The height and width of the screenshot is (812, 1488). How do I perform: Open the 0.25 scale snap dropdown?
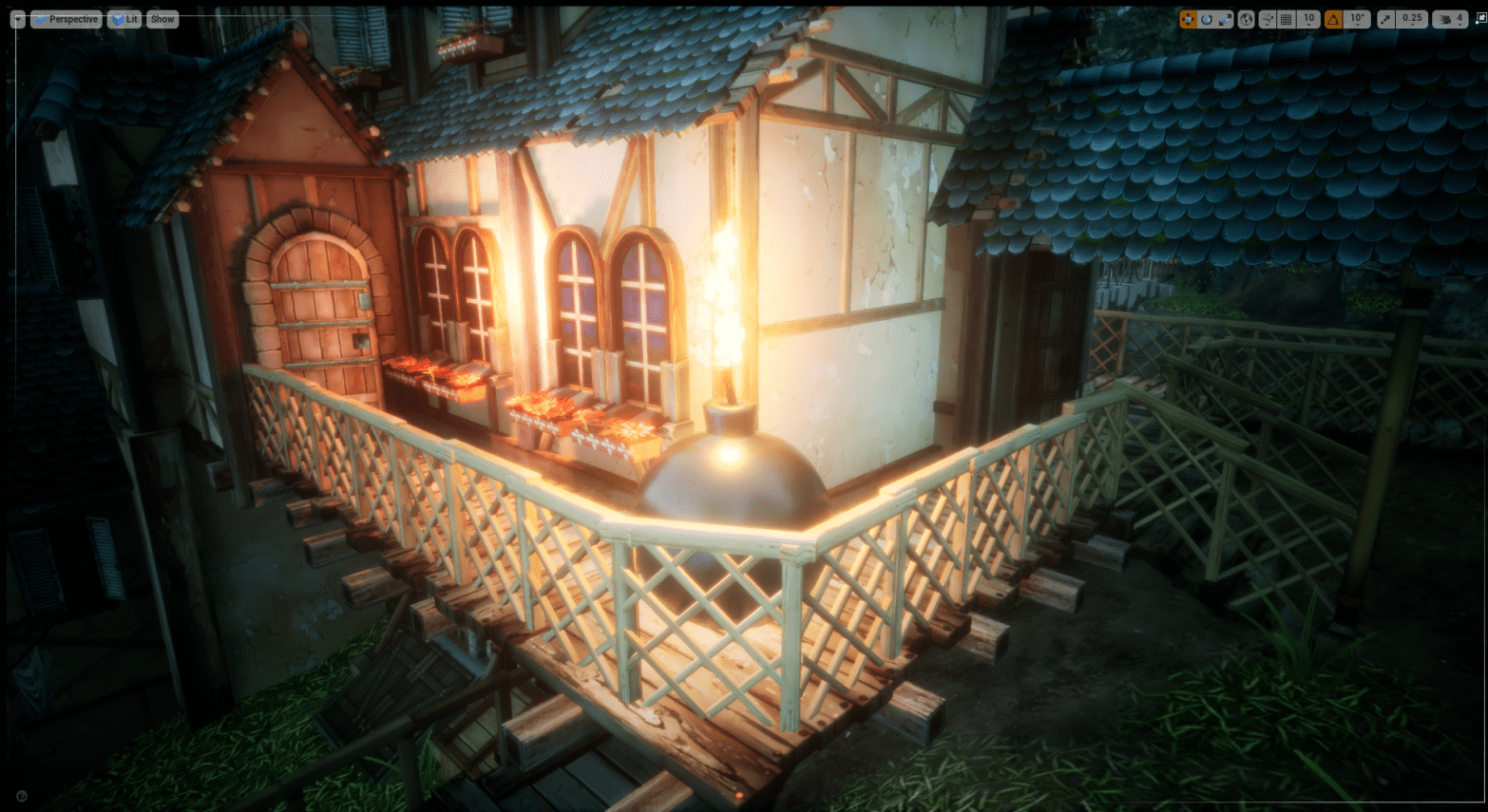(x=1412, y=19)
